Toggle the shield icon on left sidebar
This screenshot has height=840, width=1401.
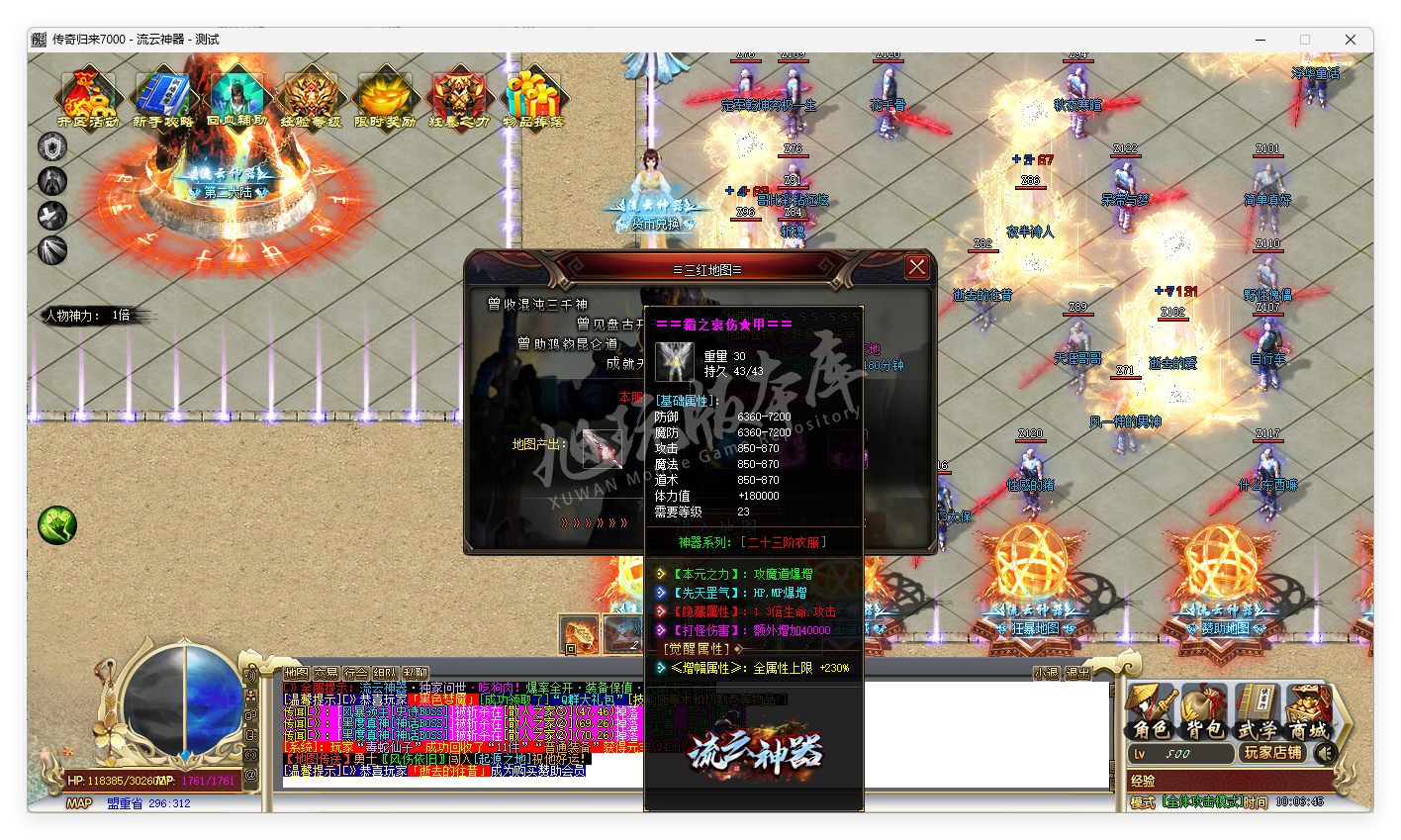(x=51, y=146)
